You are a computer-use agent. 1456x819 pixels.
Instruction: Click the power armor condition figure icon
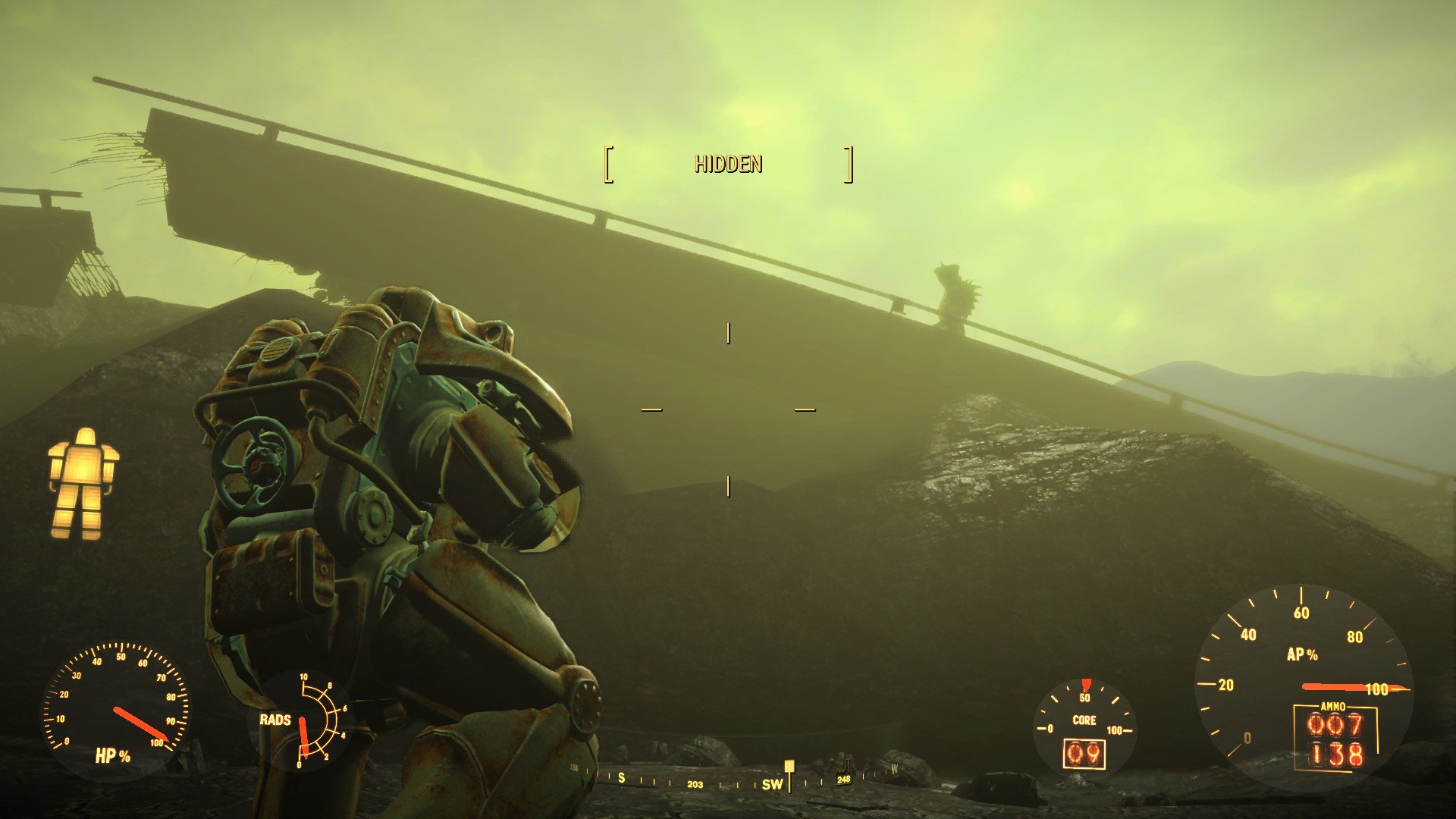(x=83, y=483)
